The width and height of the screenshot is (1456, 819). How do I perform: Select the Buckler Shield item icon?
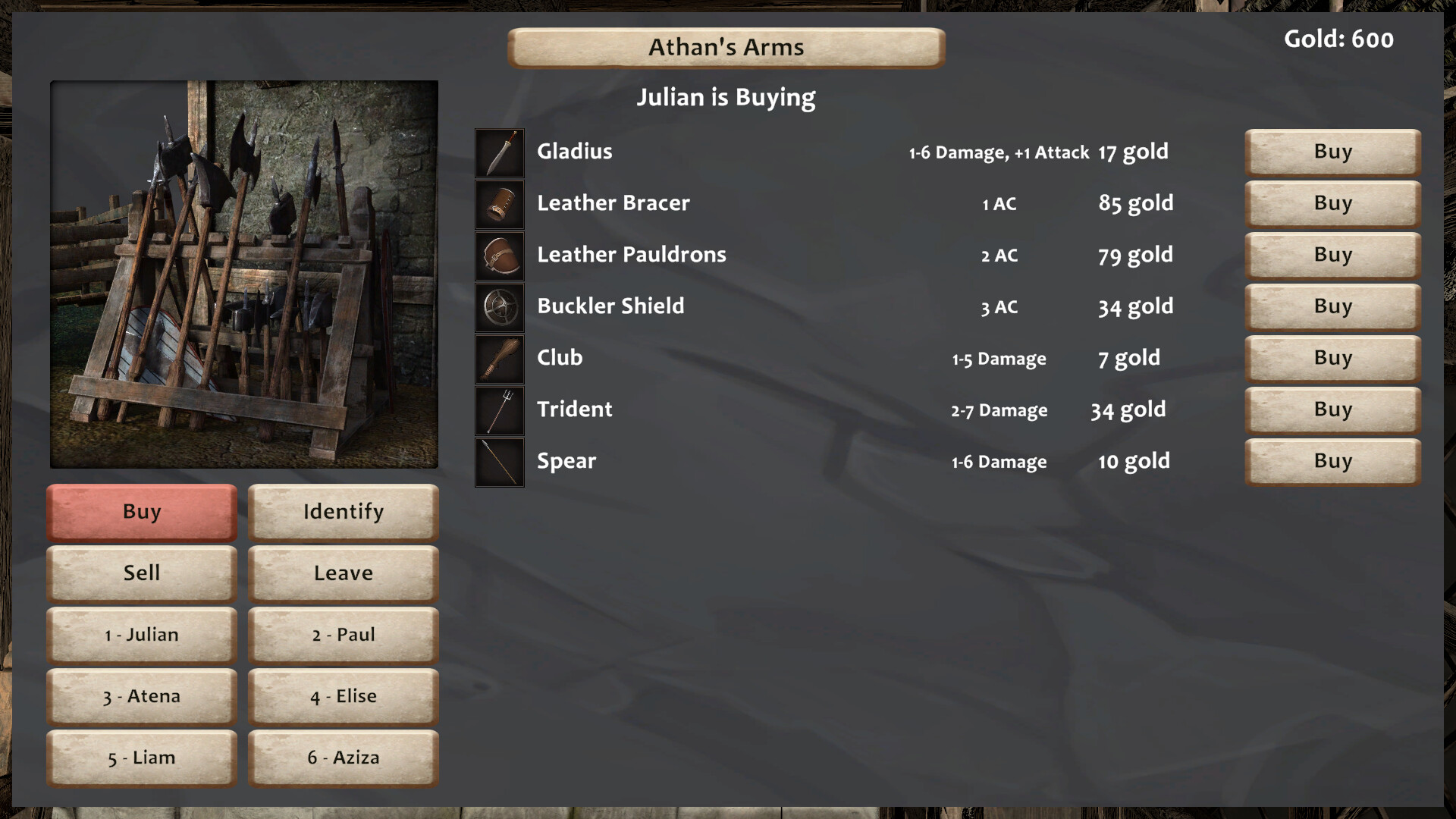500,307
